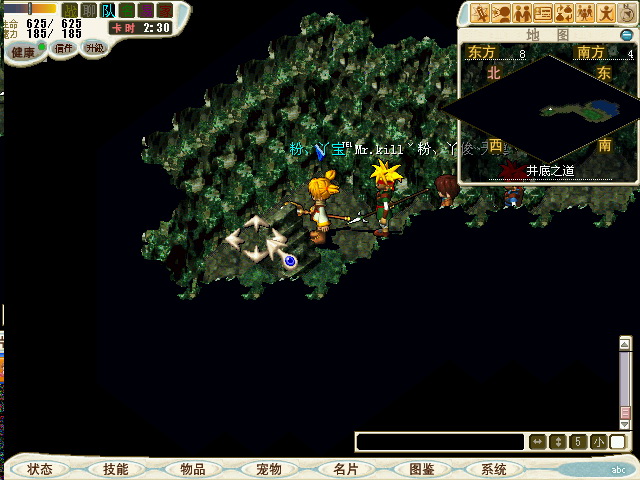Toggle the 易 trade mode icon

(146, 10)
